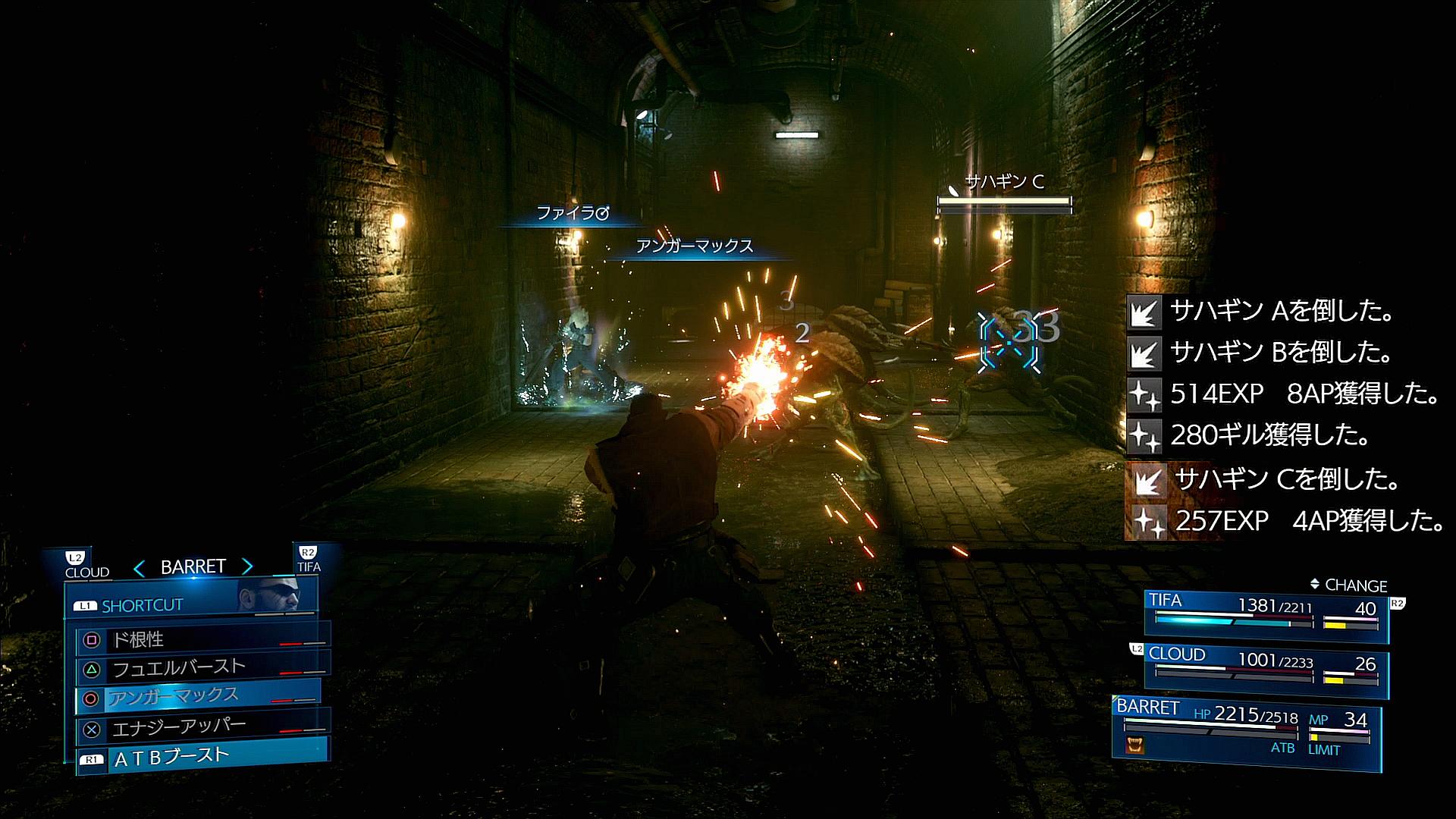
Task: Click the SHORTCUT menu header
Action: (x=142, y=605)
